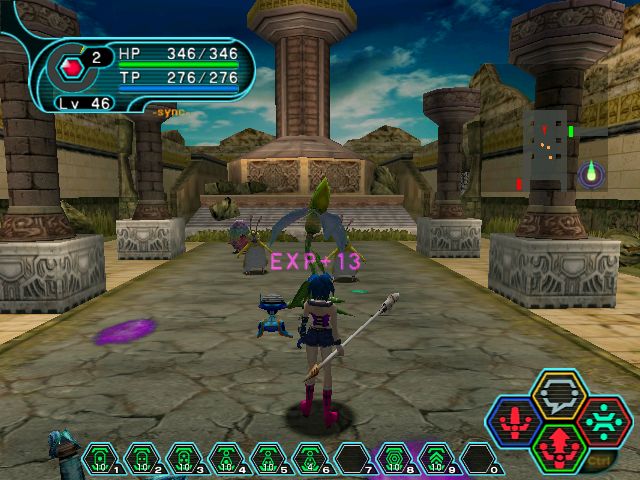The height and width of the screenshot is (480, 640).
Task: Activate the concentric hexagon slot 8
Action: click(393, 458)
